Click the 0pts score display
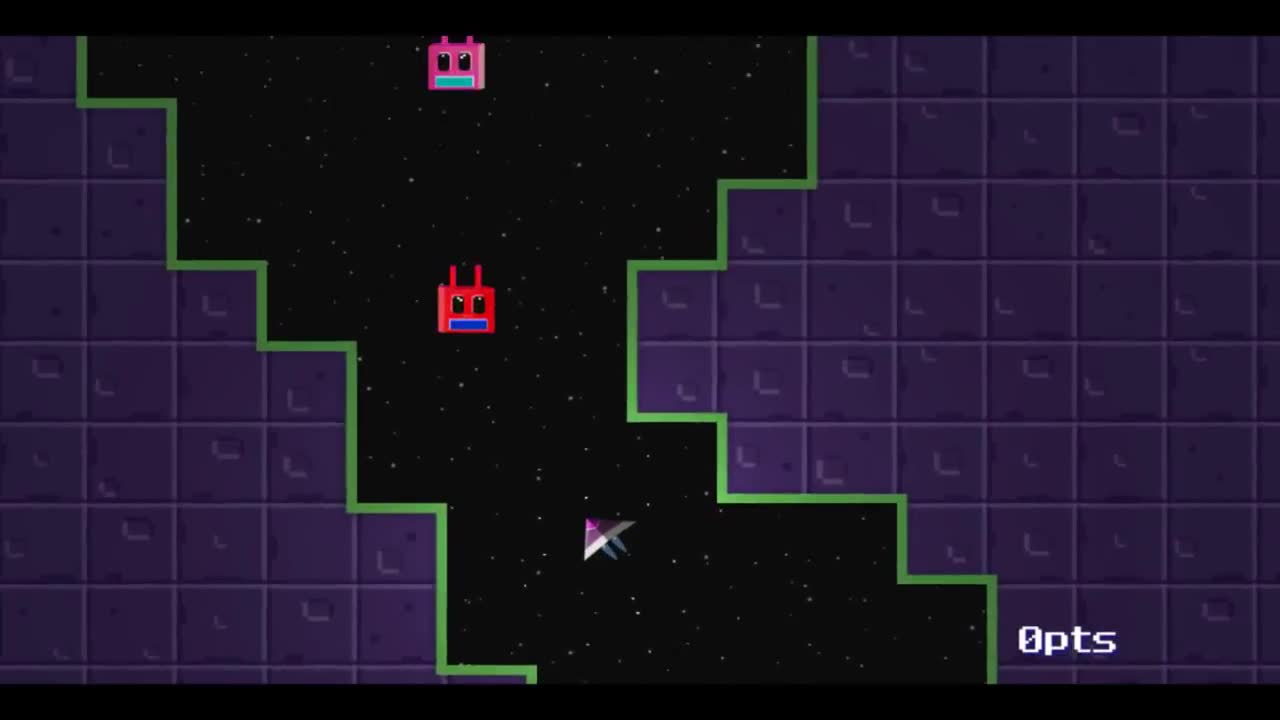Viewport: 1280px width, 720px height. point(1066,640)
